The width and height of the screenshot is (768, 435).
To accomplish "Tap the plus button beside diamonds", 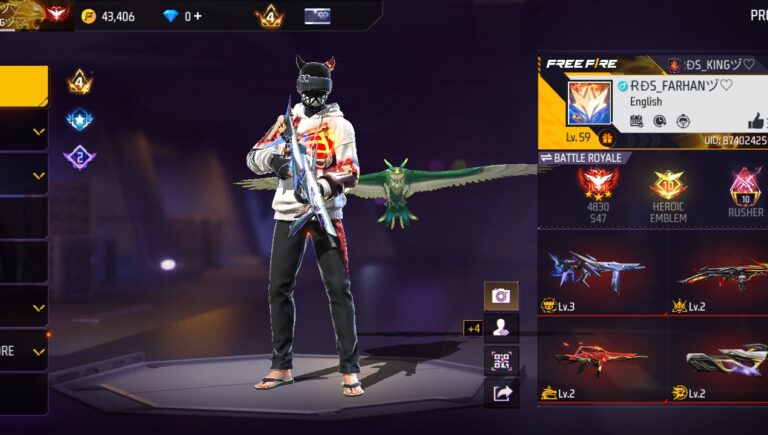I will pos(198,16).
